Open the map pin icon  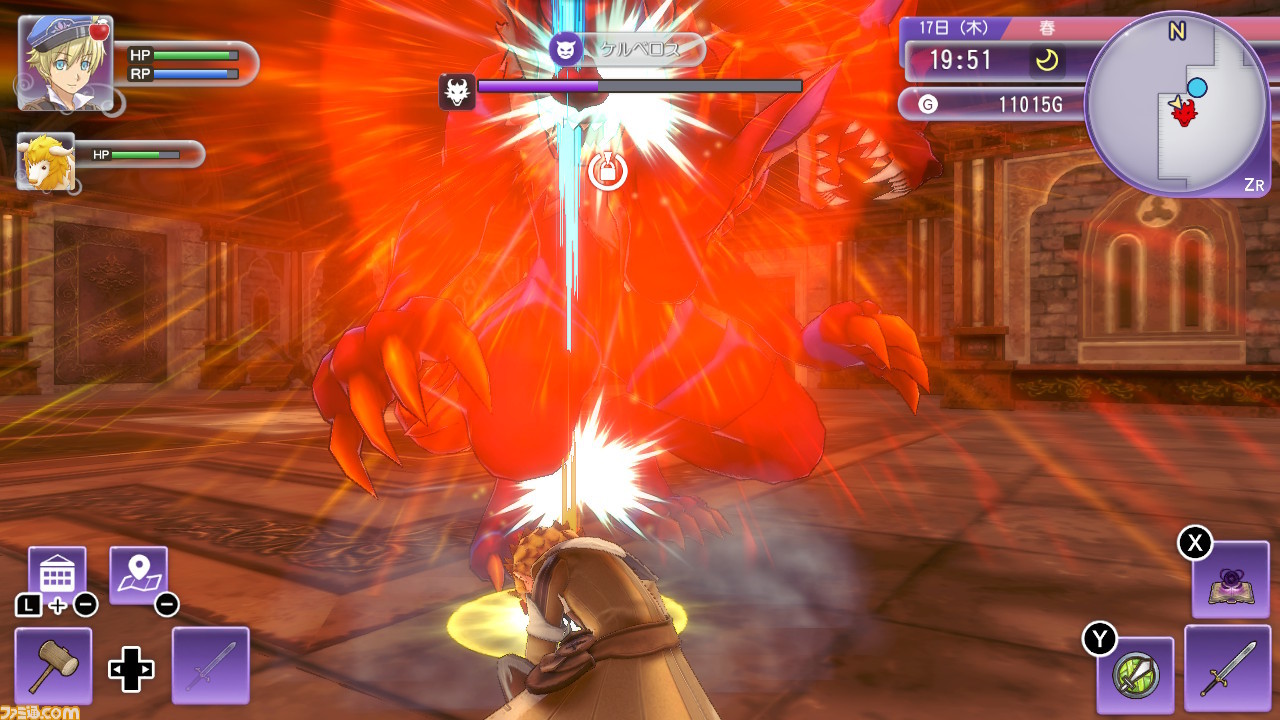[x=138, y=574]
